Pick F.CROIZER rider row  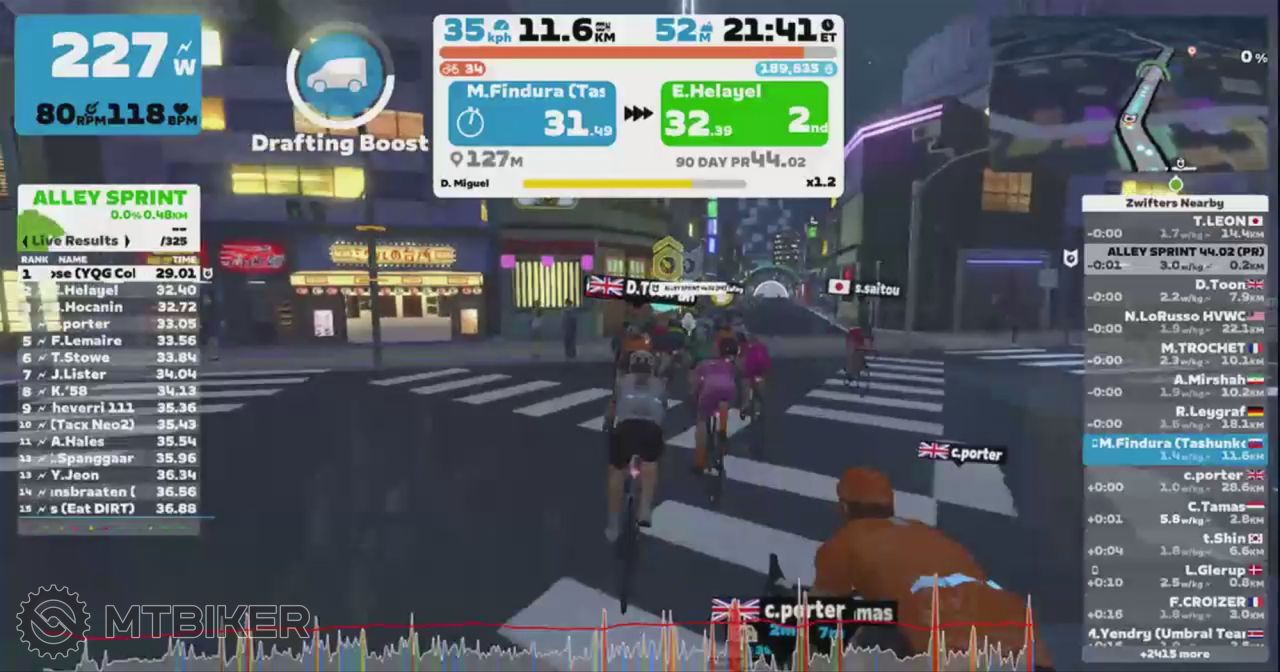coord(1174,608)
